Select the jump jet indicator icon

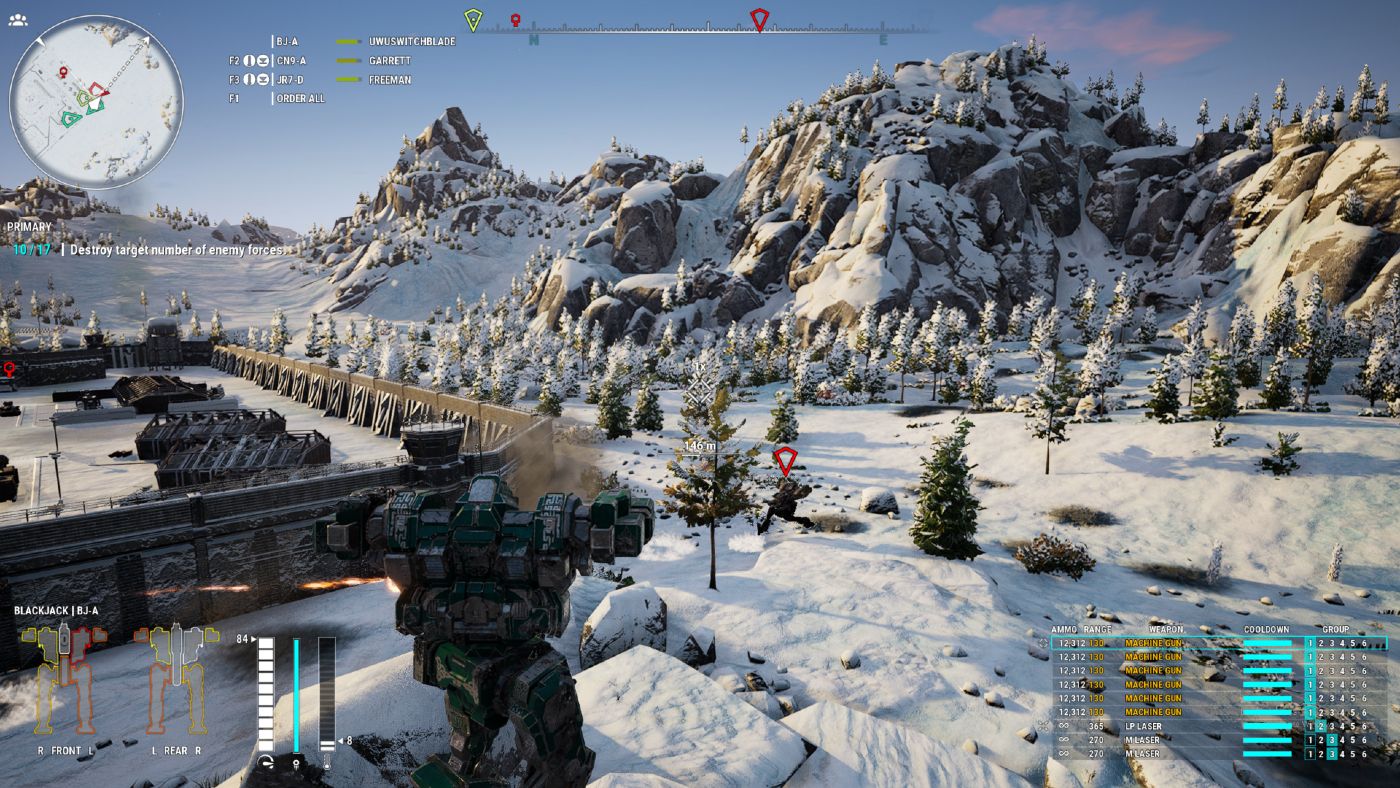pyautogui.click(x=297, y=763)
